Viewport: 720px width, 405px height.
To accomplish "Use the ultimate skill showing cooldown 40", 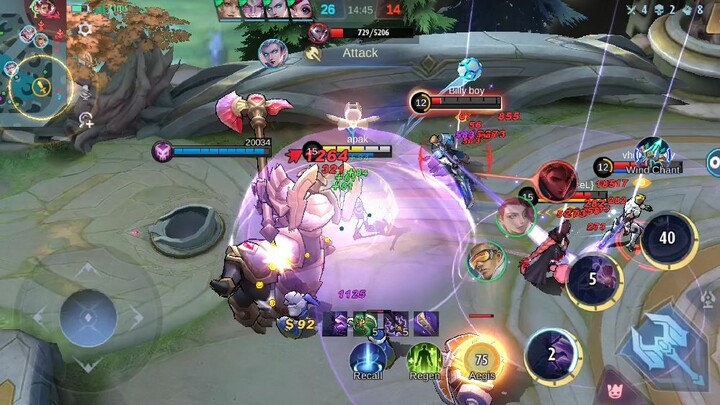I will 668,240.
